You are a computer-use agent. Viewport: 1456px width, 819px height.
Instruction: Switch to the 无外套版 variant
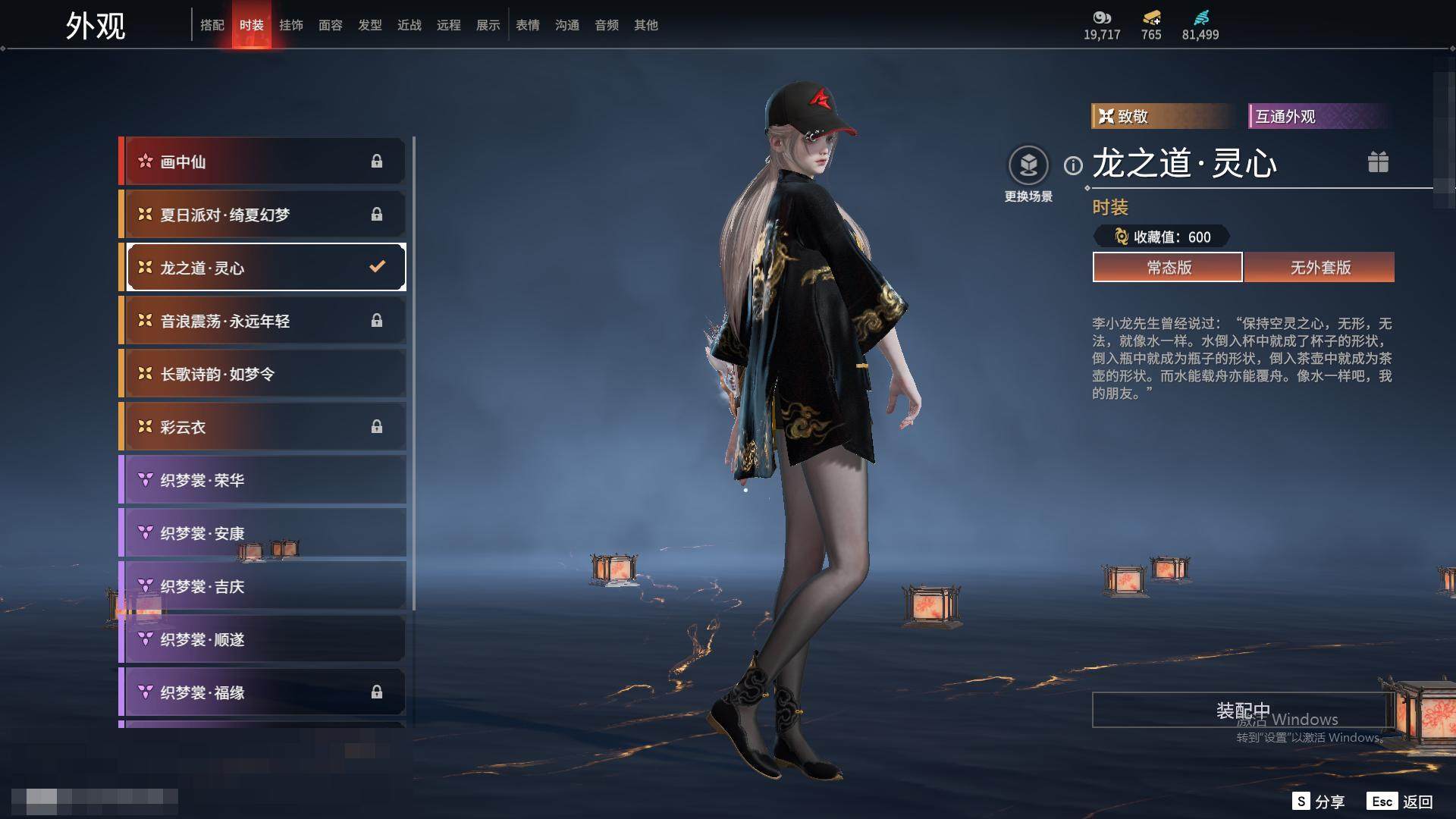point(1319,268)
